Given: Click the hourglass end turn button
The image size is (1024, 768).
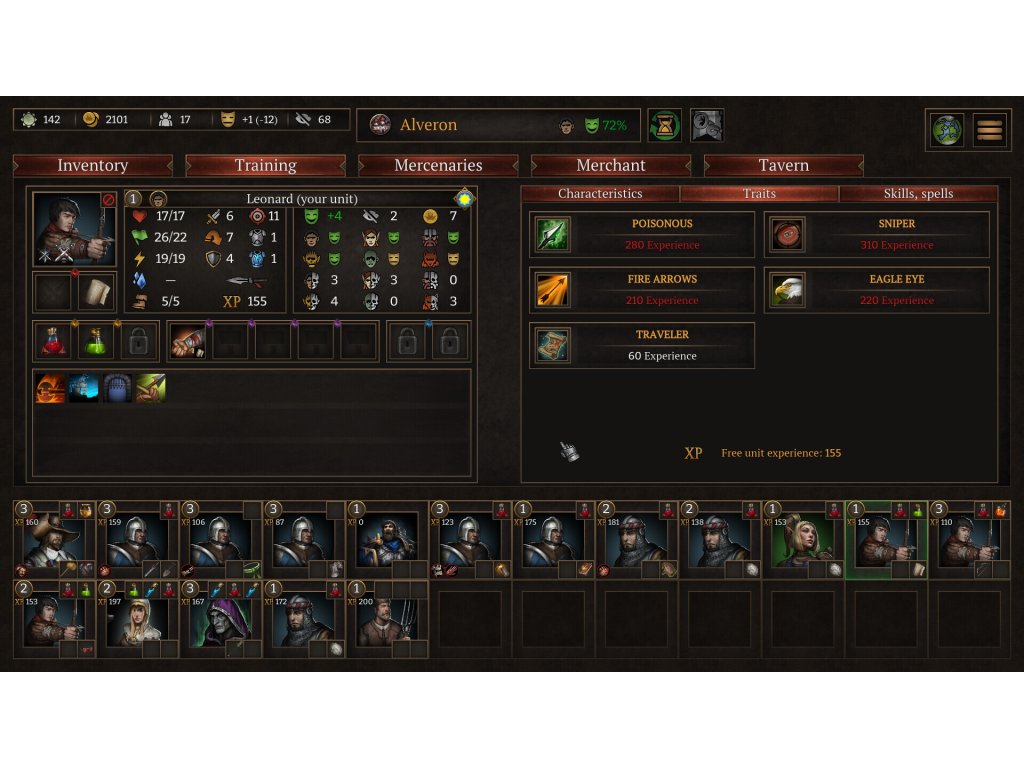Looking at the screenshot, I should [x=664, y=125].
